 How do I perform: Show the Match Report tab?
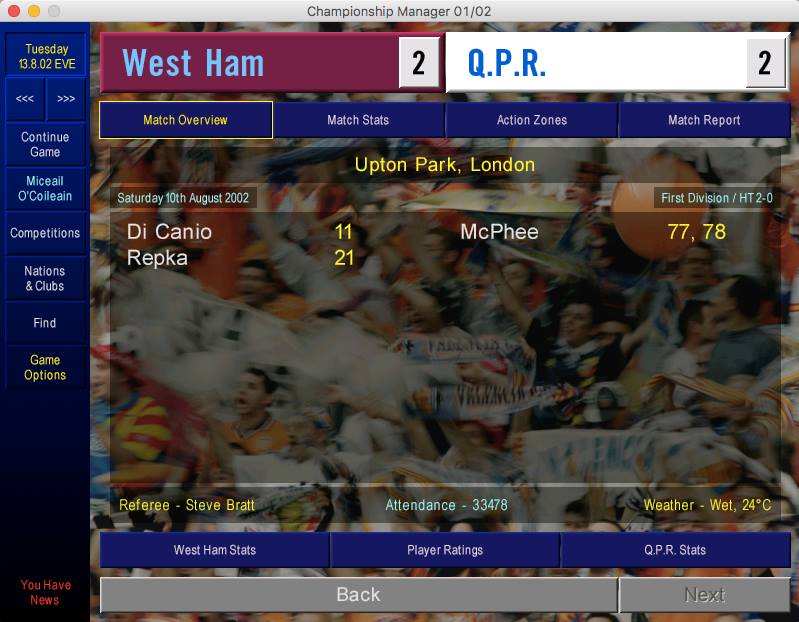pyautogui.click(x=704, y=120)
